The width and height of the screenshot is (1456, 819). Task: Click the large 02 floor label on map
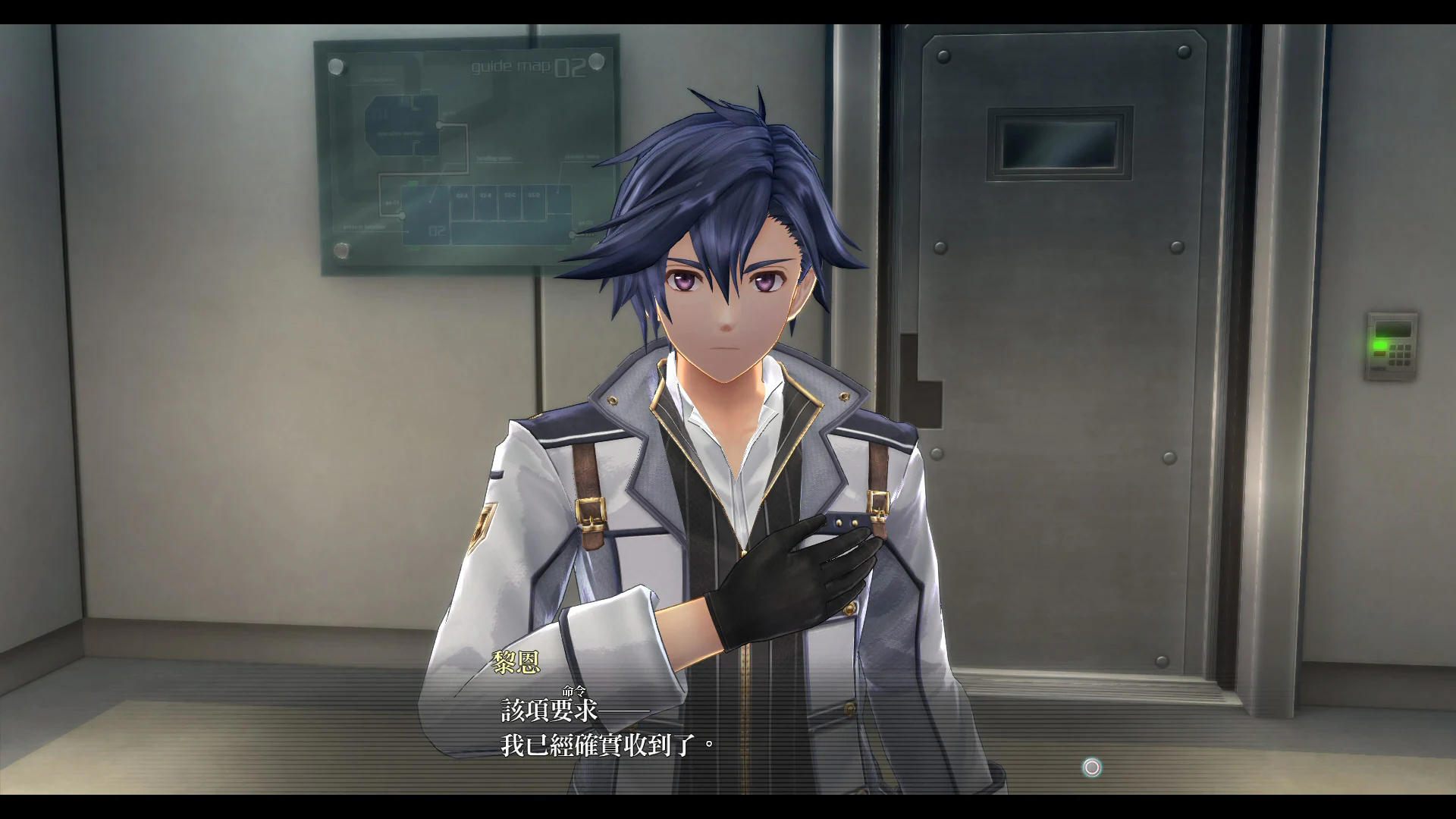point(438,231)
